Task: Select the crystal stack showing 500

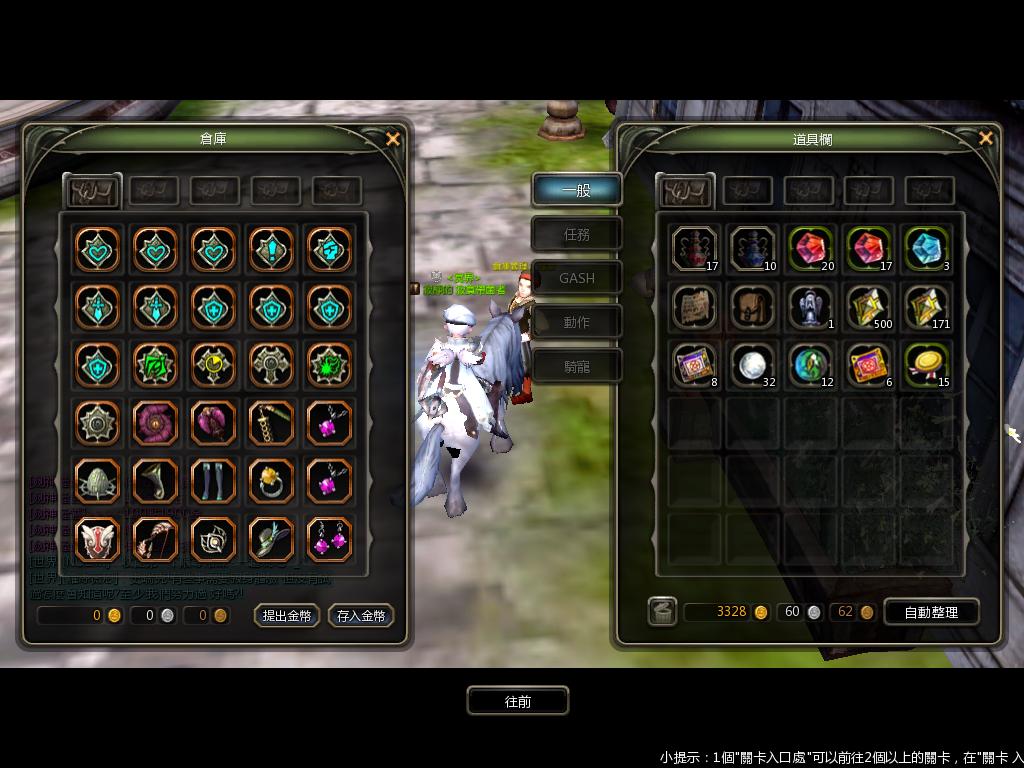Action: [x=870, y=307]
